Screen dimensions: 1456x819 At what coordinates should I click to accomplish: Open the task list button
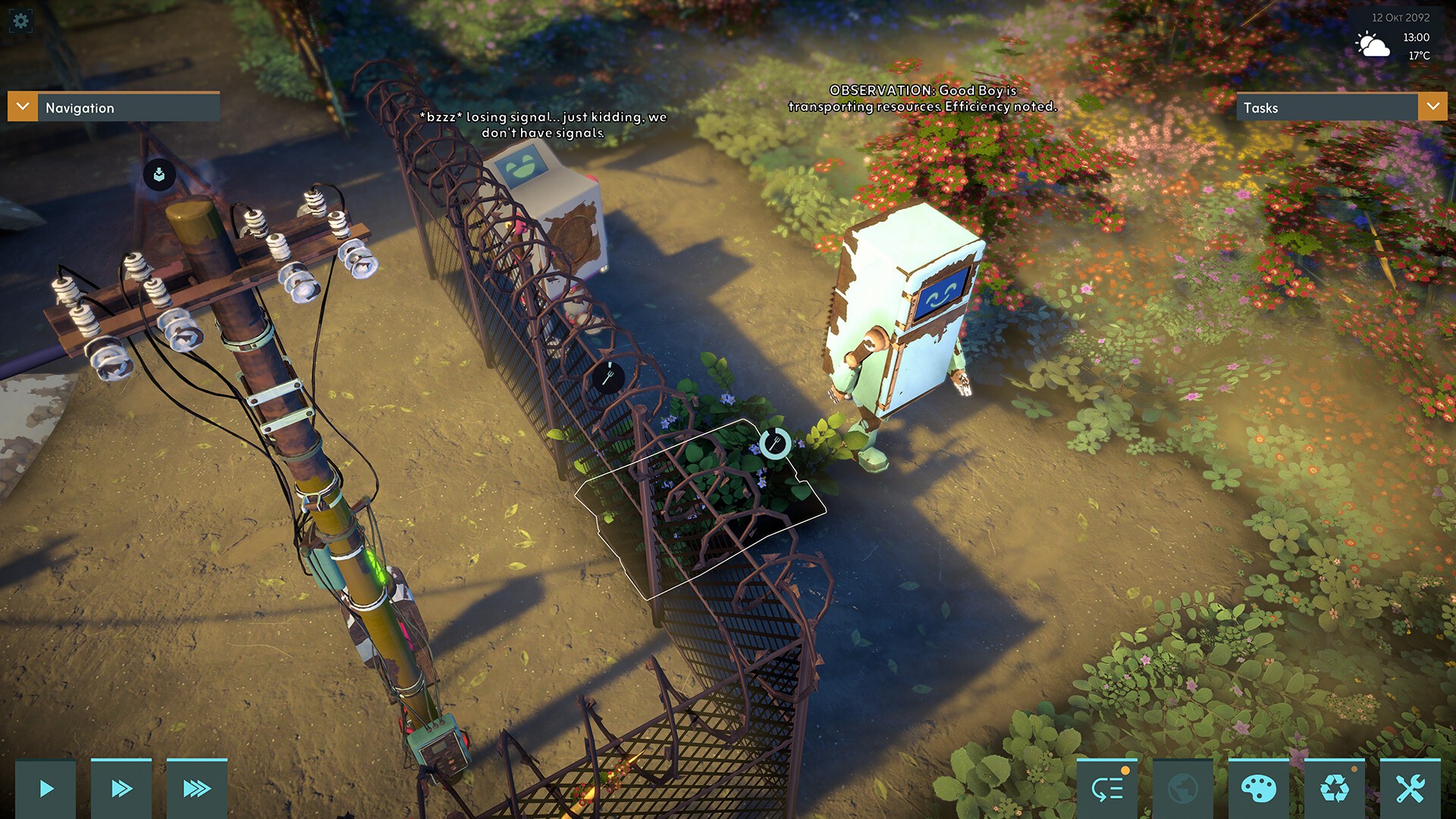[x=1107, y=789]
